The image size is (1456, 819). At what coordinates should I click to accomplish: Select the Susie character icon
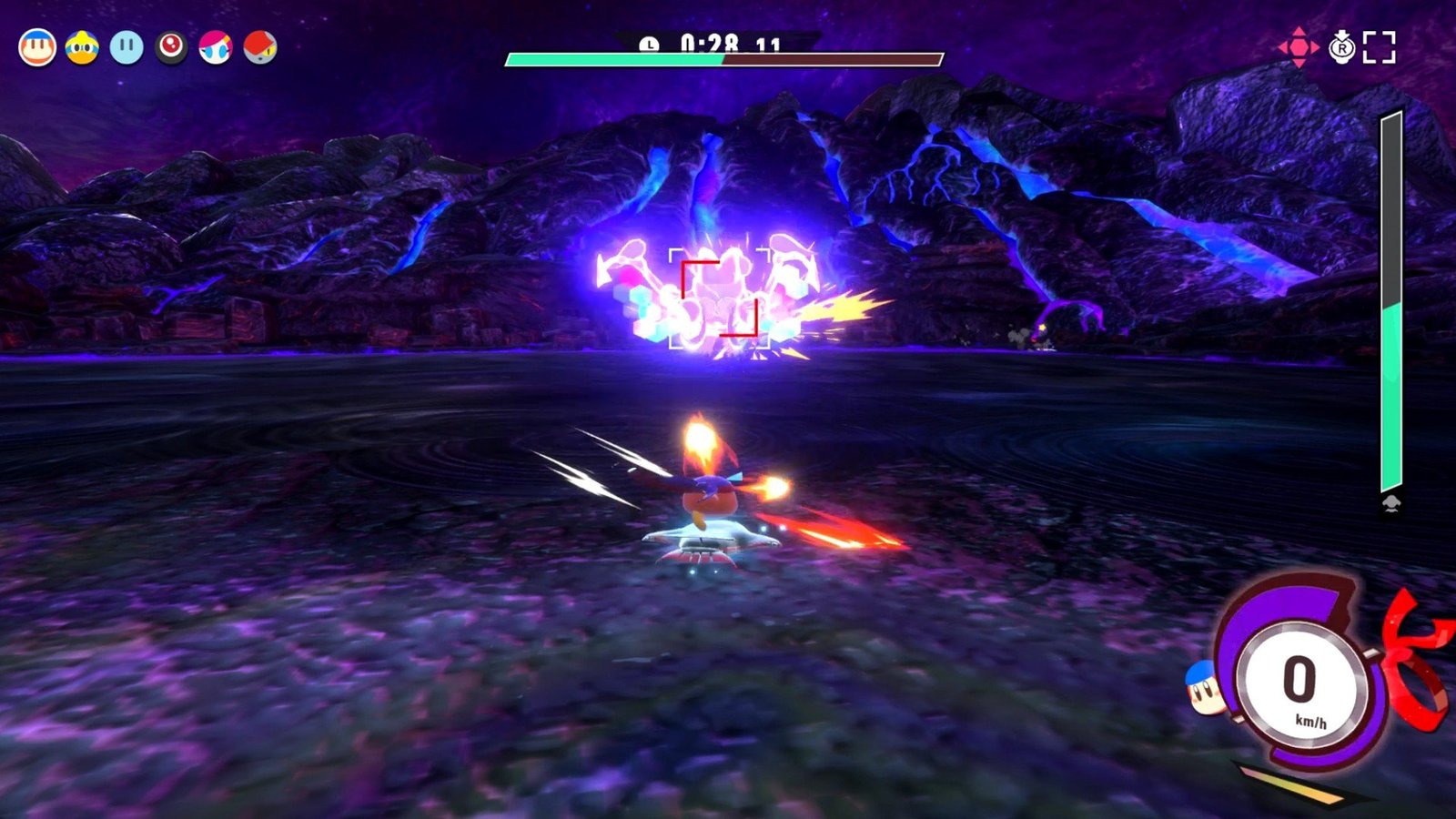click(214, 46)
